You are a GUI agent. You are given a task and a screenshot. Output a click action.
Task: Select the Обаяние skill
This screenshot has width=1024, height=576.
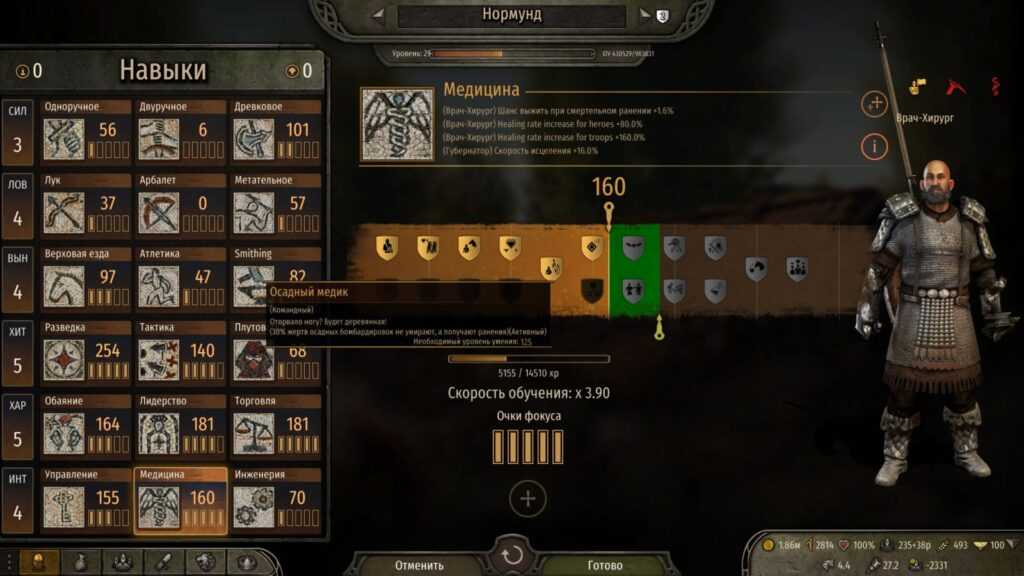point(86,425)
